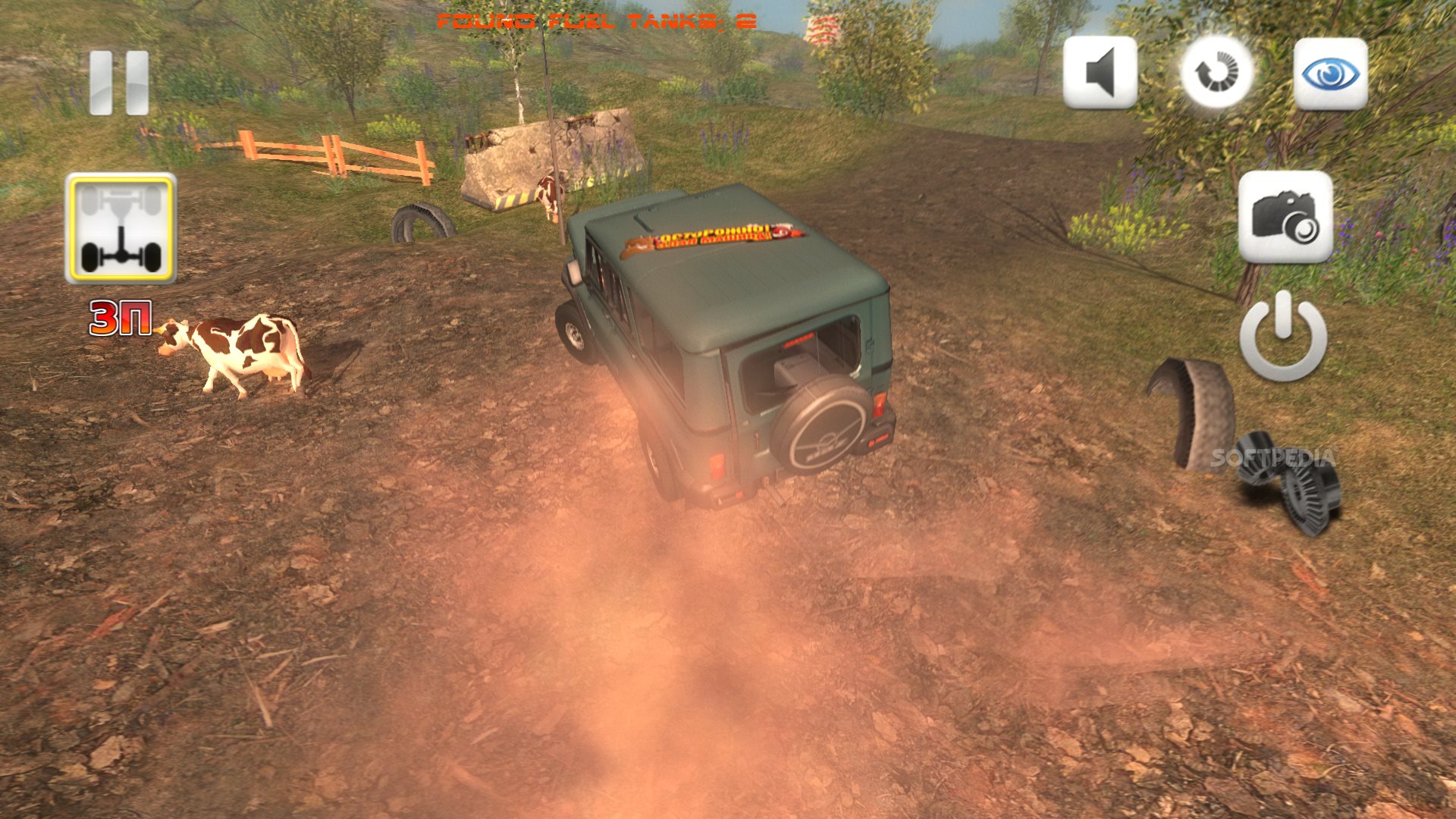Viewport: 1456px width, 819px height.
Task: Engage the differential gears icon
Action: click(x=1289, y=483)
